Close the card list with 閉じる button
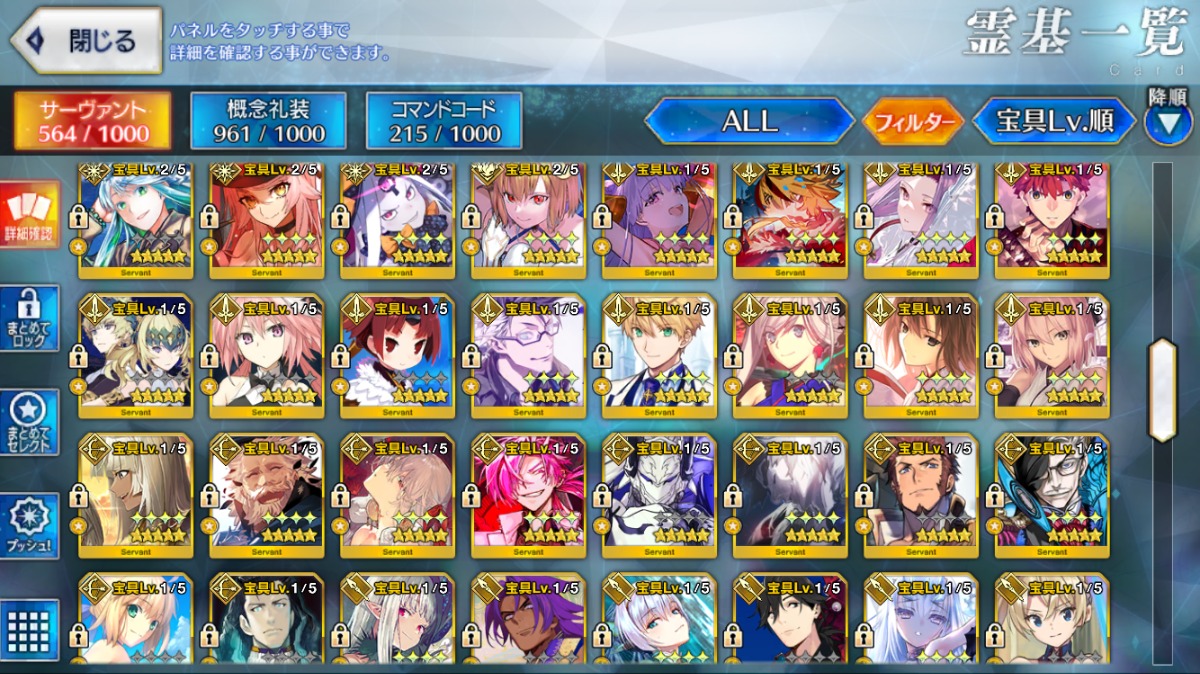This screenshot has height=674, width=1200. pyautogui.click(x=86, y=41)
